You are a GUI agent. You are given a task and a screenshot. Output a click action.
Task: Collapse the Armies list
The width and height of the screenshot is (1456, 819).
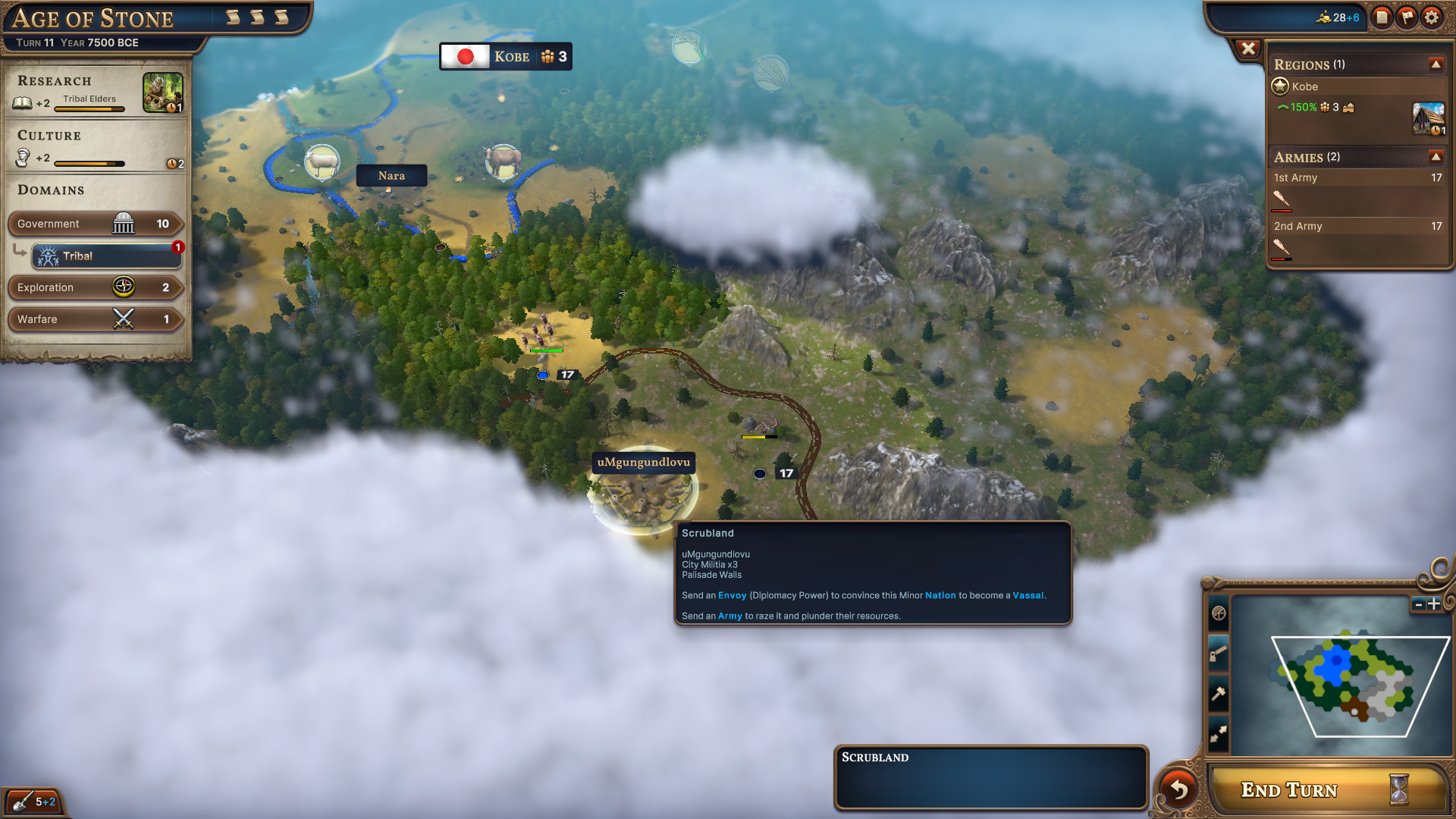tap(1436, 157)
